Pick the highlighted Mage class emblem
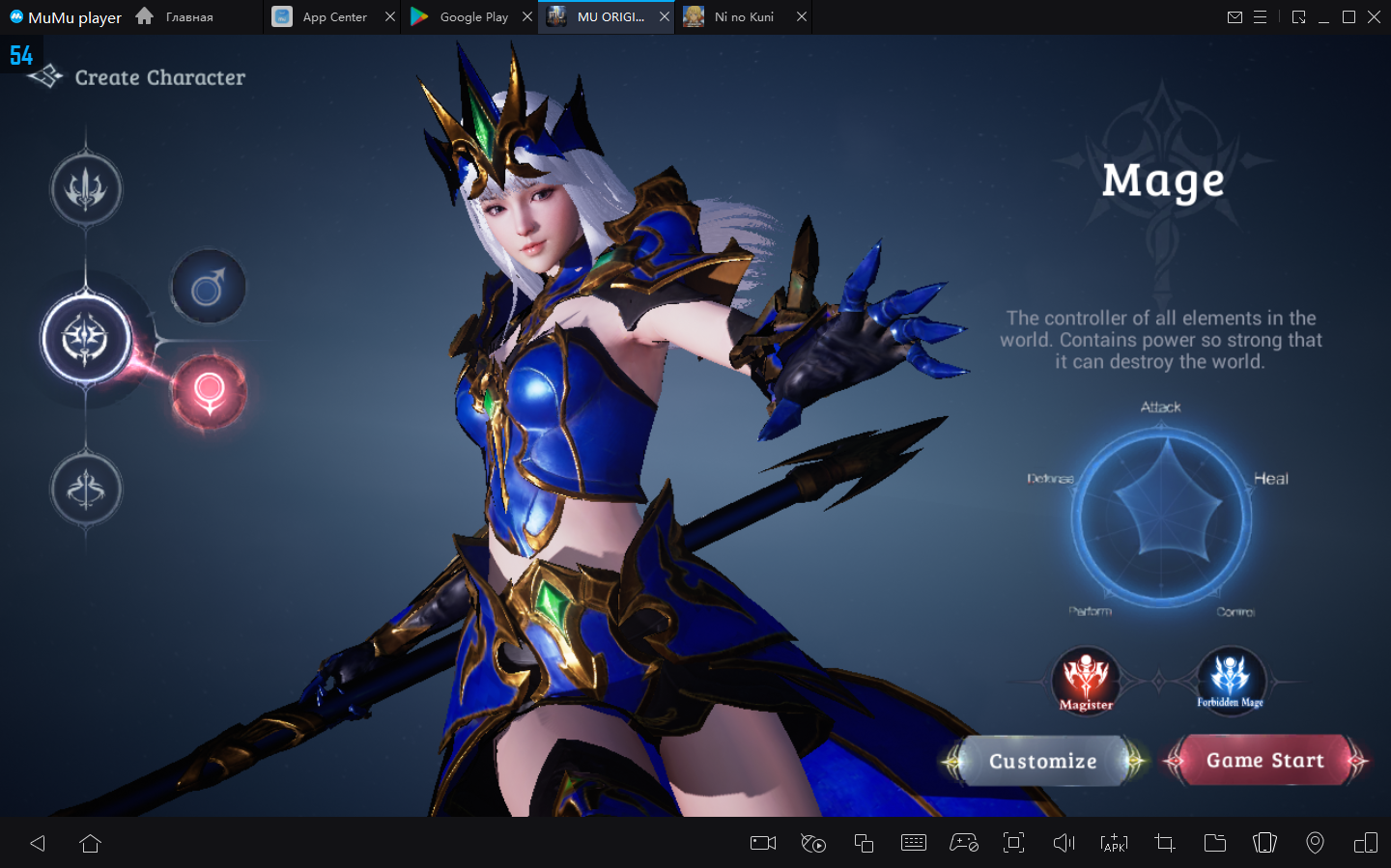The height and width of the screenshot is (868, 1391). [x=86, y=339]
